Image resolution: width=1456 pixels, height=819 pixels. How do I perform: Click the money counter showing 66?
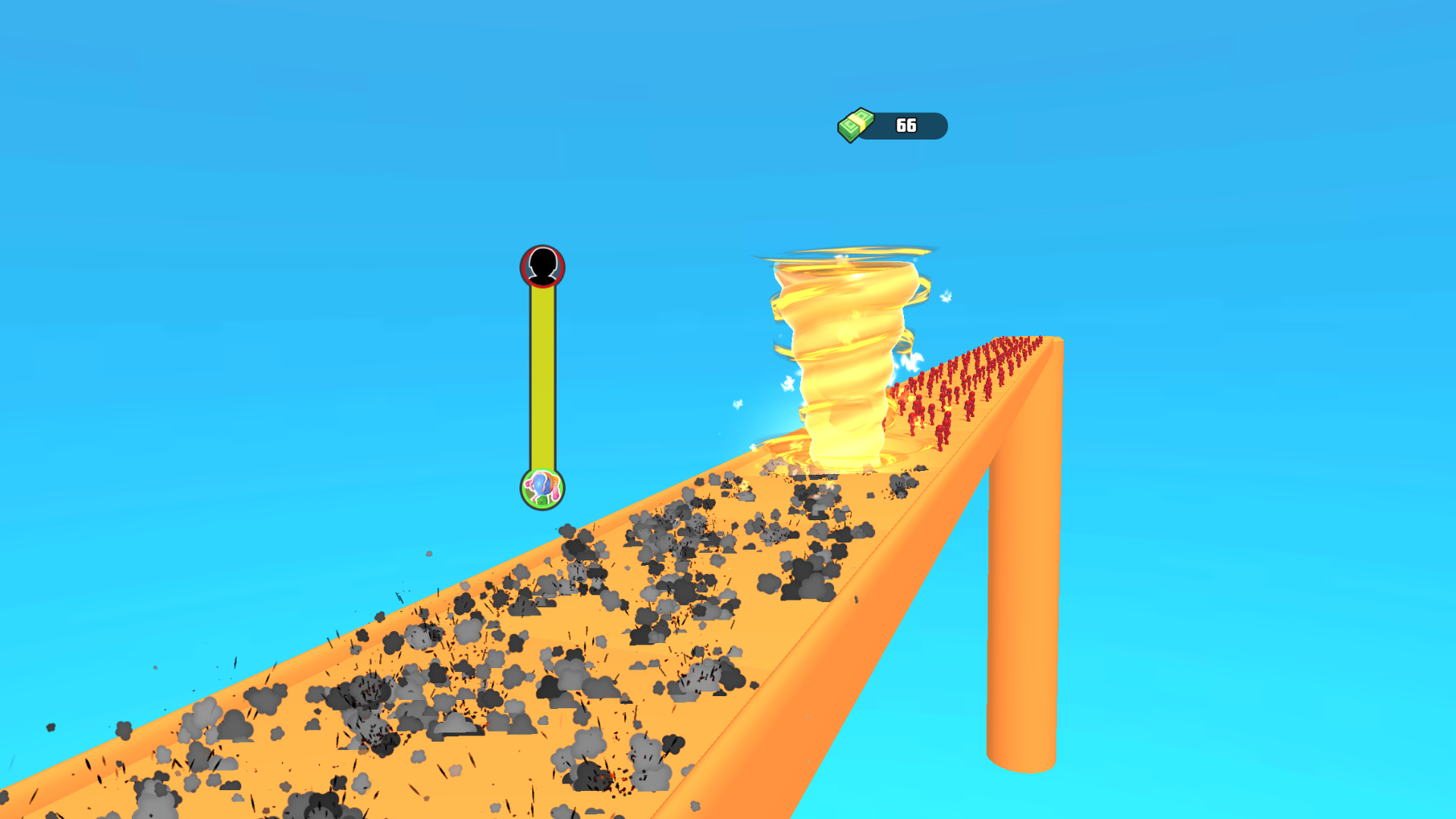point(905,125)
